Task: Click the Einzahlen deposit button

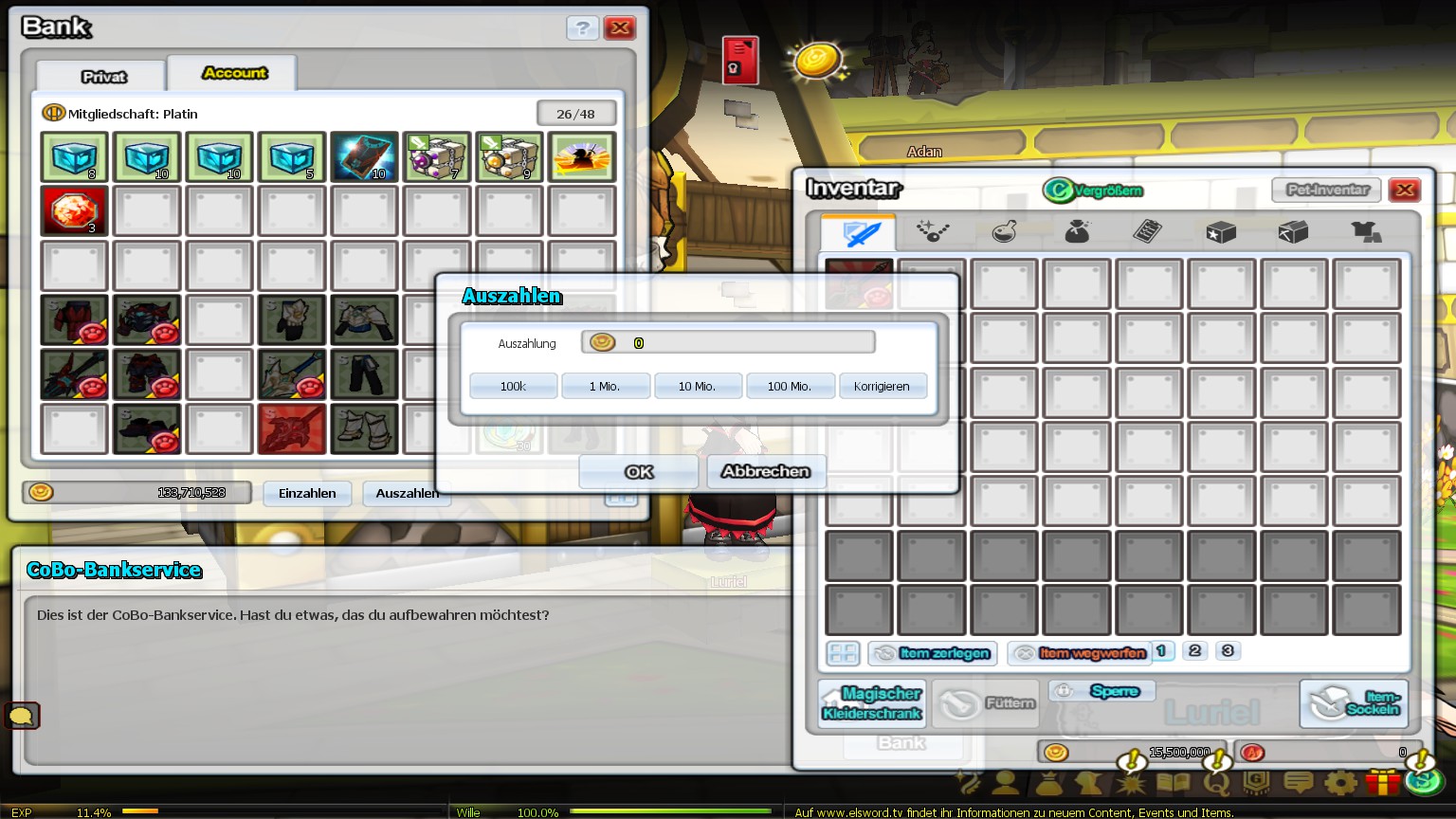Action: 307,493
